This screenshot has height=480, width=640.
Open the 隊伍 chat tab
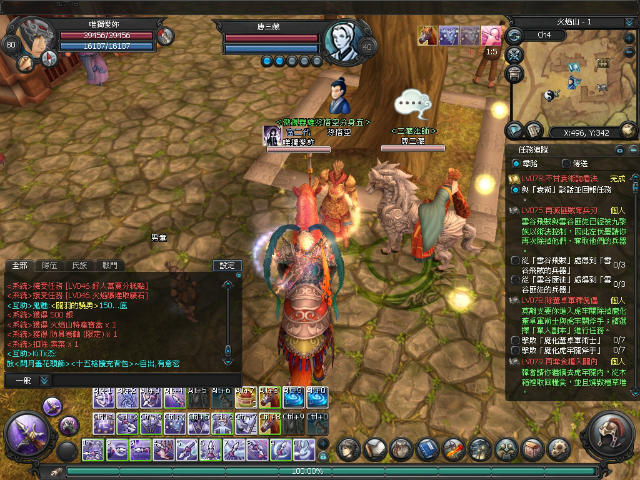49,265
